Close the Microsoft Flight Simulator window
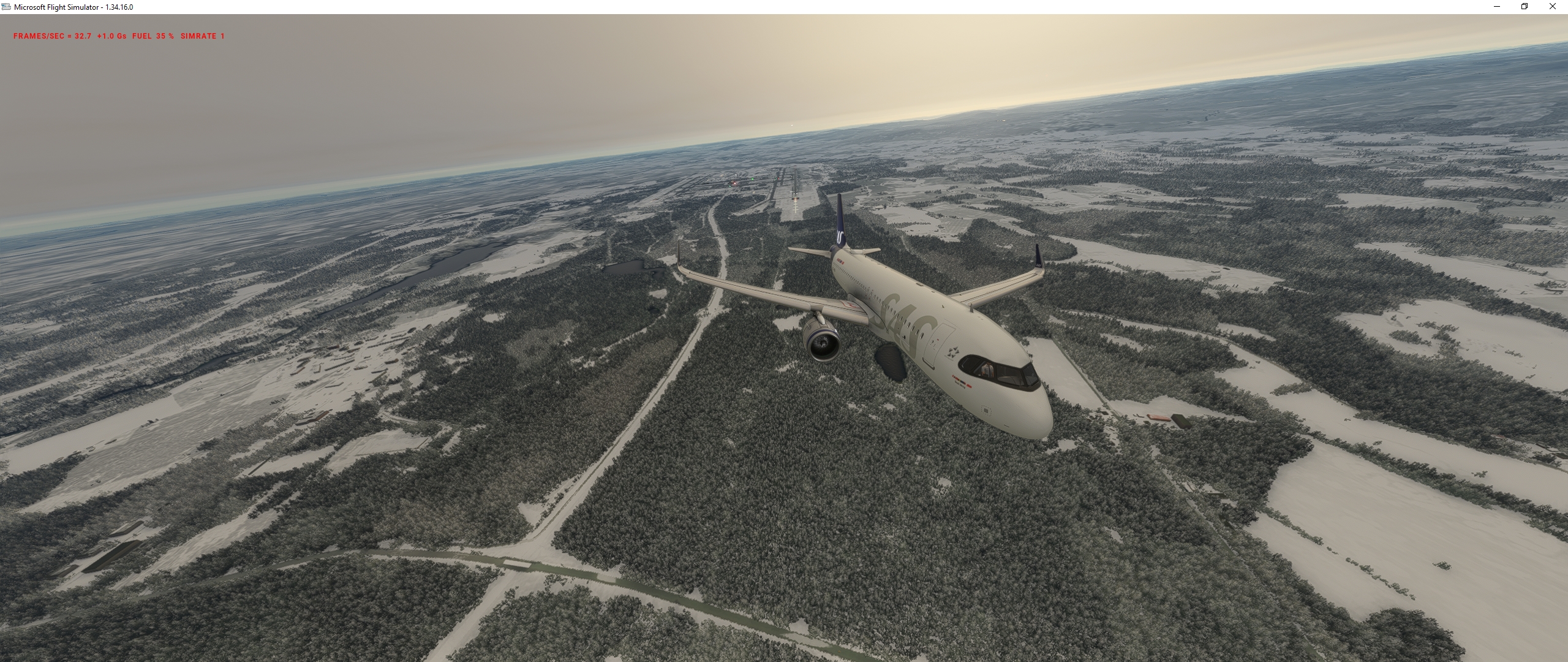 pos(1552,7)
